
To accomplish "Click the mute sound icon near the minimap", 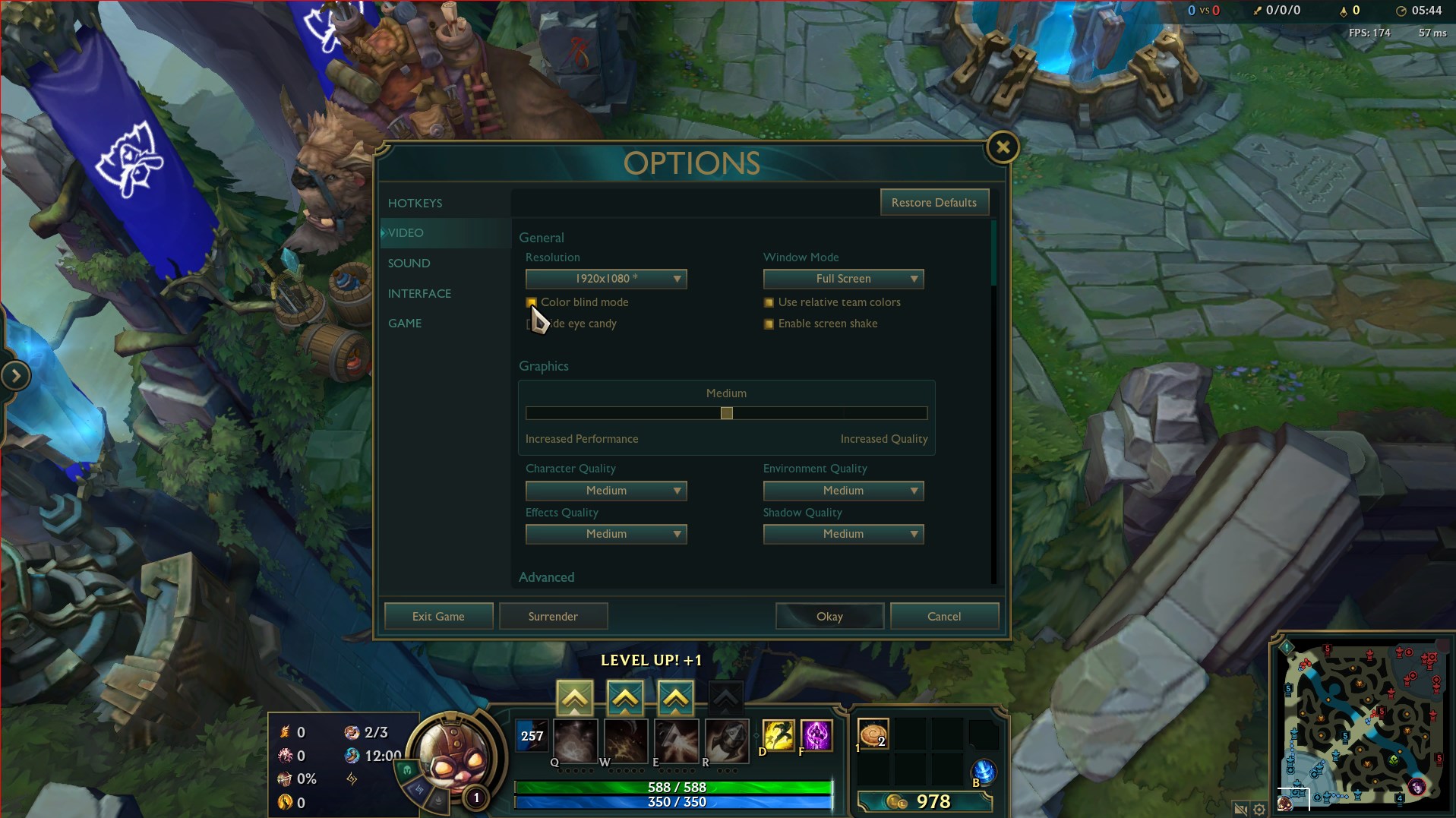I will click(x=1240, y=810).
